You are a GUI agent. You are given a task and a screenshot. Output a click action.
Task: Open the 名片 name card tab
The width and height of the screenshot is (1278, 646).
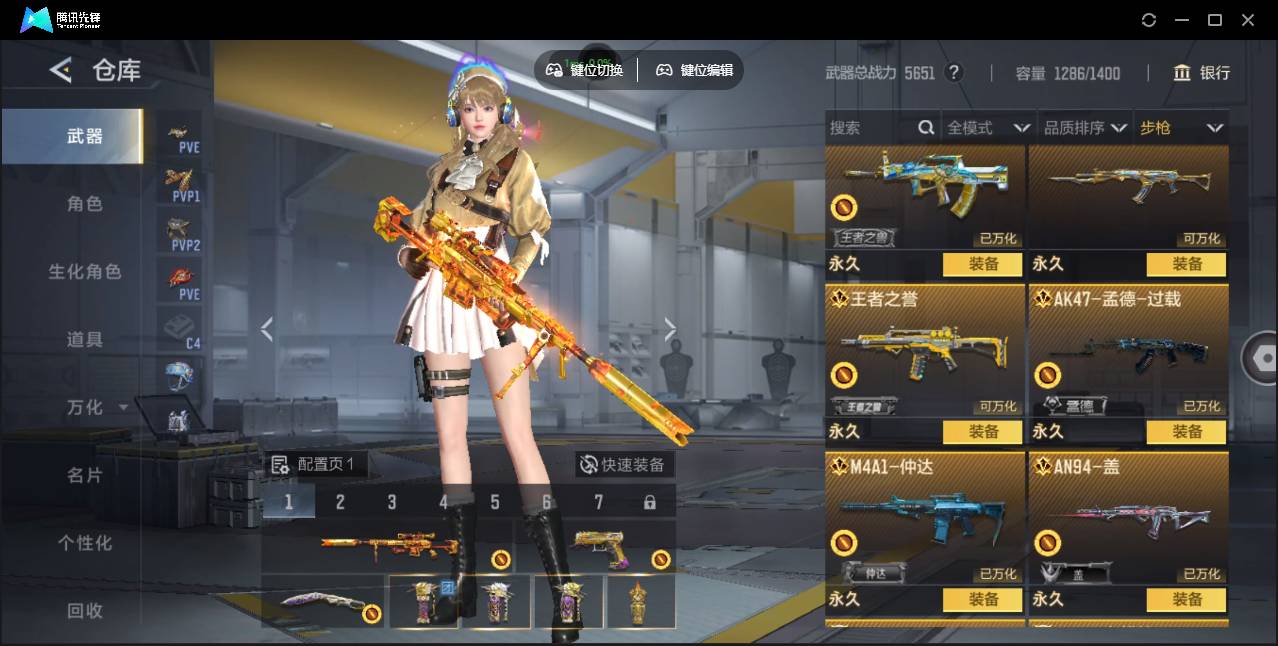click(x=85, y=475)
